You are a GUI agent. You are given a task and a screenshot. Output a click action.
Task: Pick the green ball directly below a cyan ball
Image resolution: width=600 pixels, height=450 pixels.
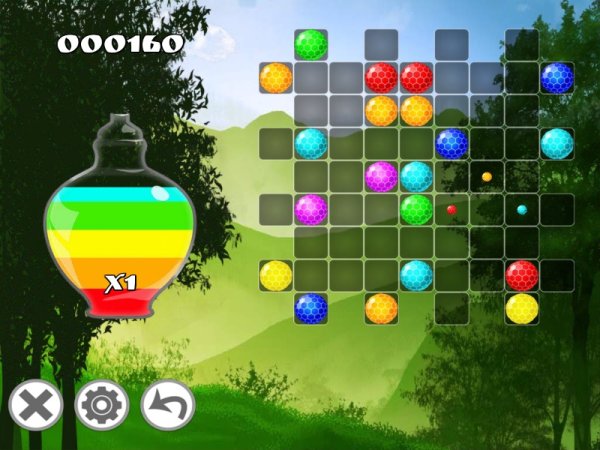click(x=416, y=209)
